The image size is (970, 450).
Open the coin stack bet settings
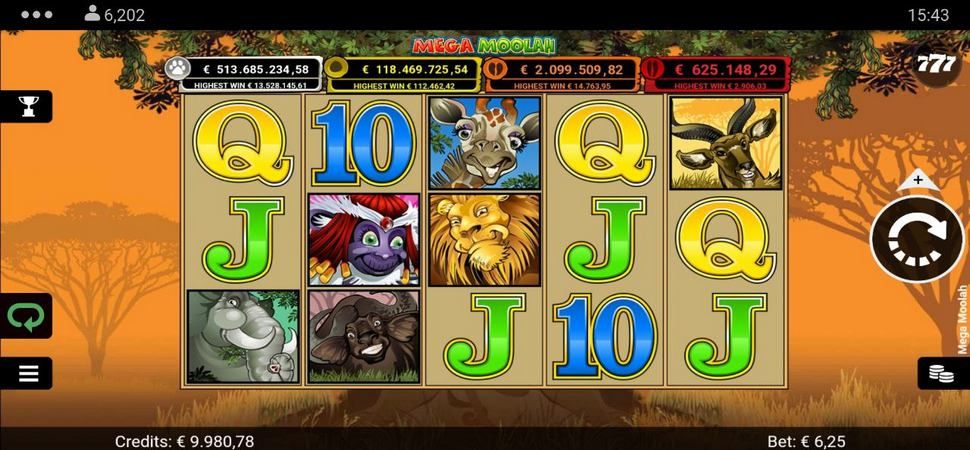[x=940, y=373]
